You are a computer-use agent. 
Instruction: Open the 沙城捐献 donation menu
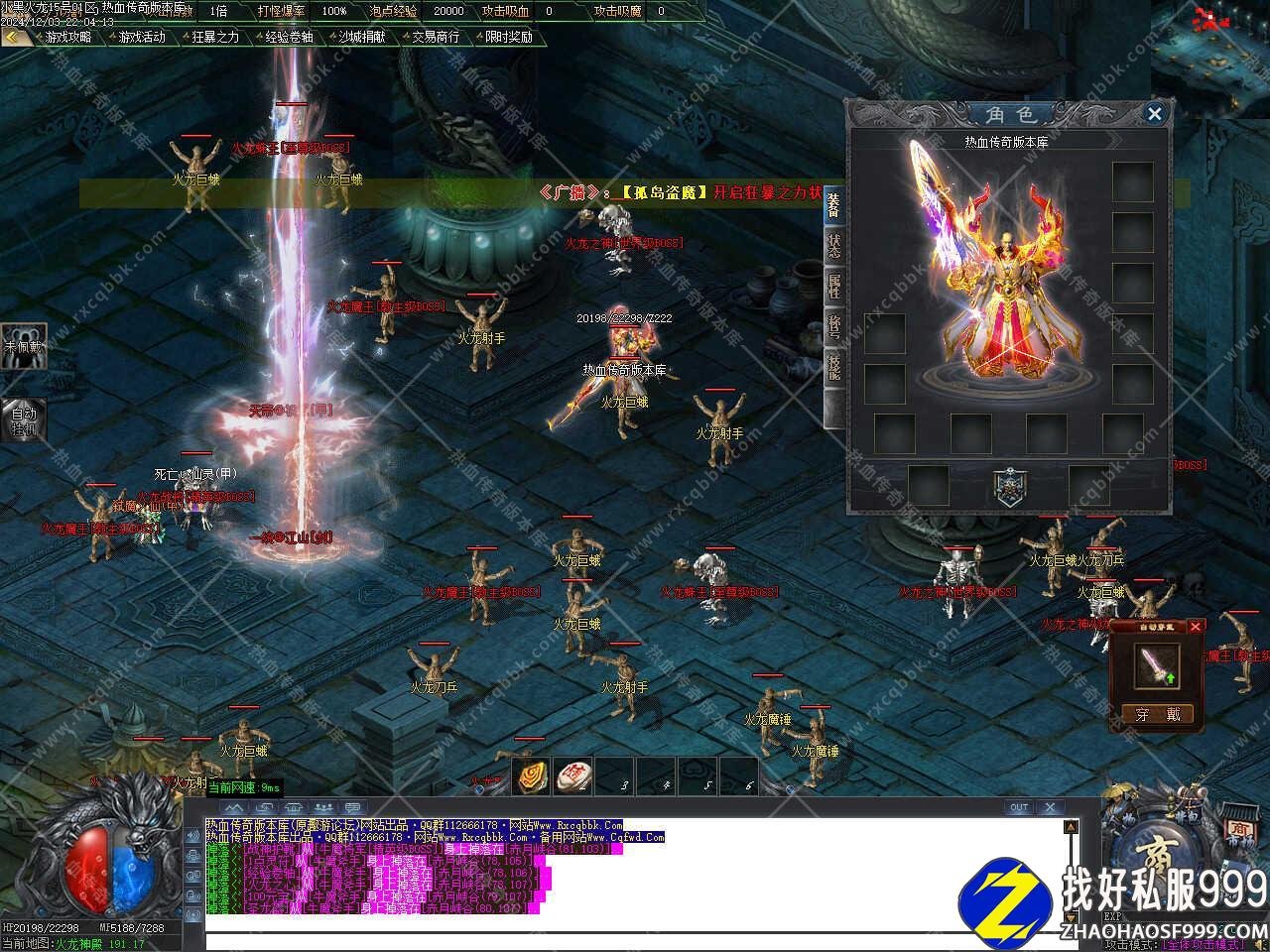pos(362,37)
